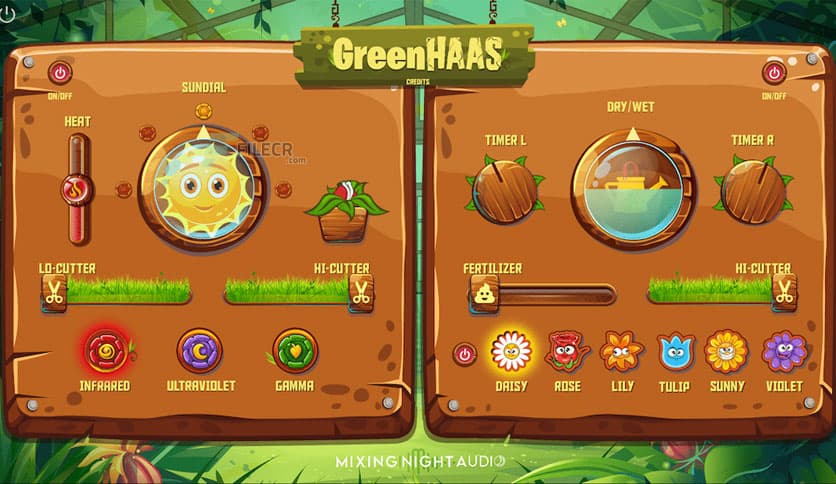
Task: Click the Fertilizer slider handle
Action: [x=484, y=294]
